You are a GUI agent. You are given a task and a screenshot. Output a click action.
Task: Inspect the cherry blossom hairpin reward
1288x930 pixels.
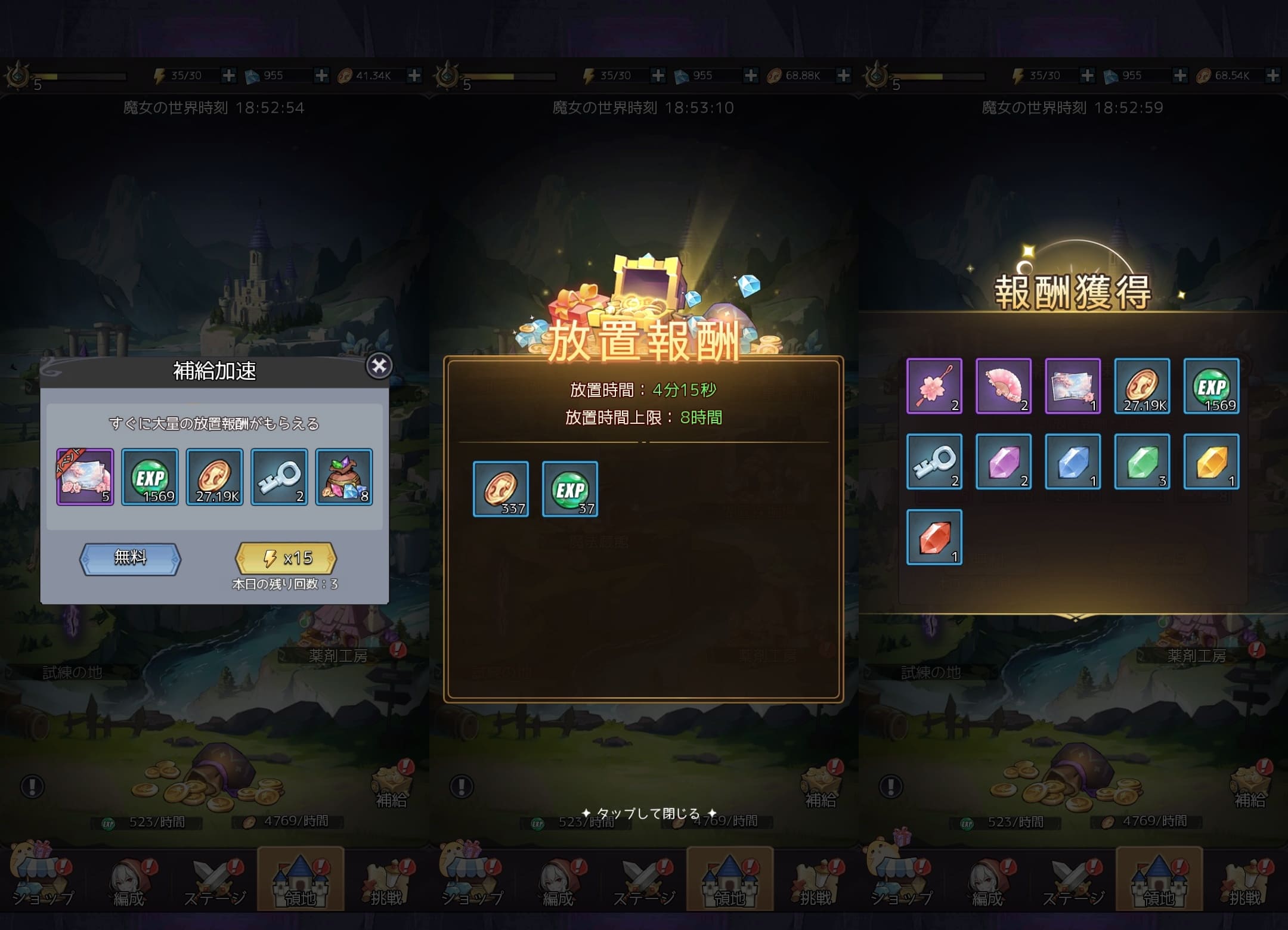click(934, 386)
